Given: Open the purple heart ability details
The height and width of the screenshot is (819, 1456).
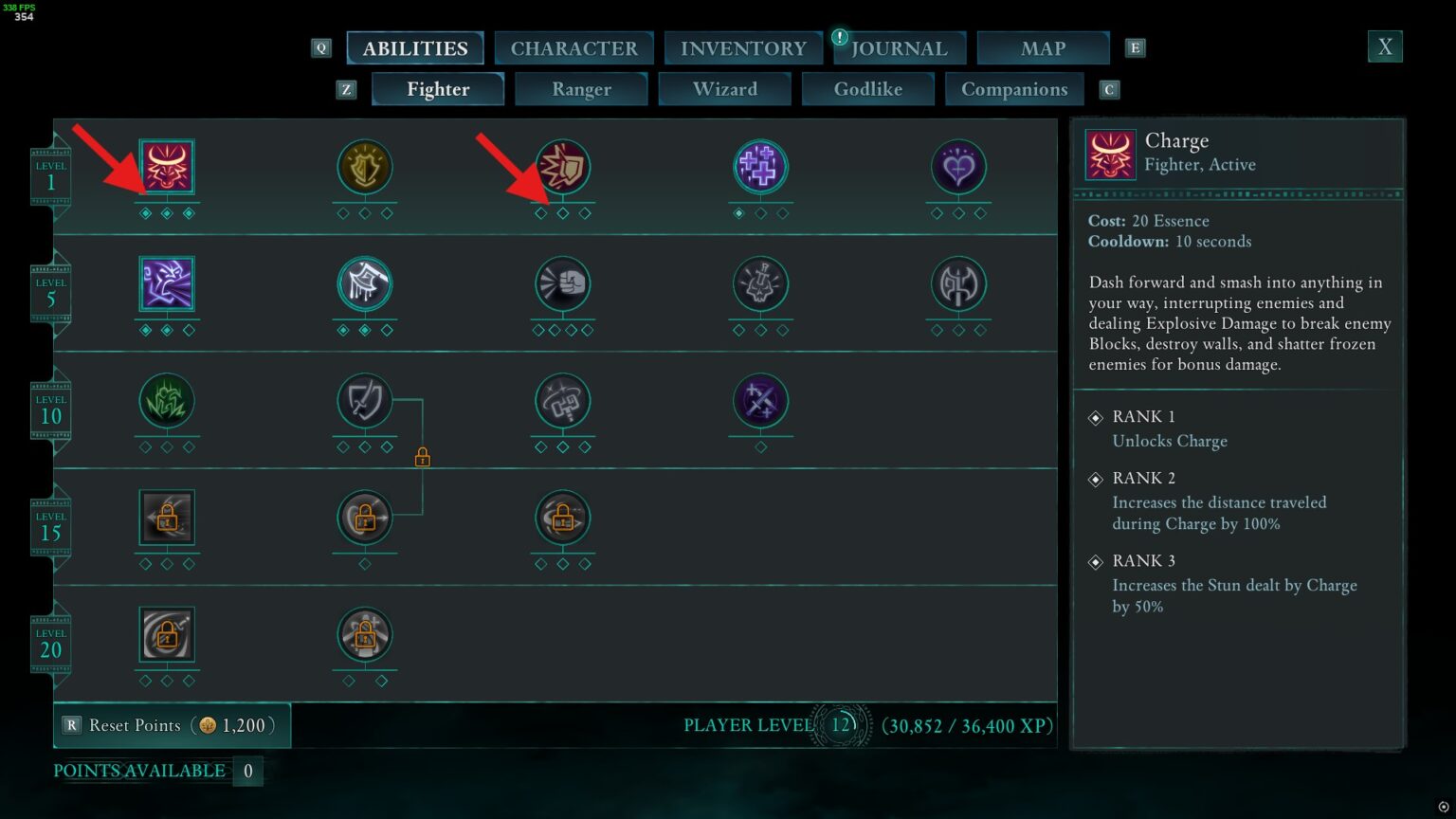Looking at the screenshot, I should 958,167.
